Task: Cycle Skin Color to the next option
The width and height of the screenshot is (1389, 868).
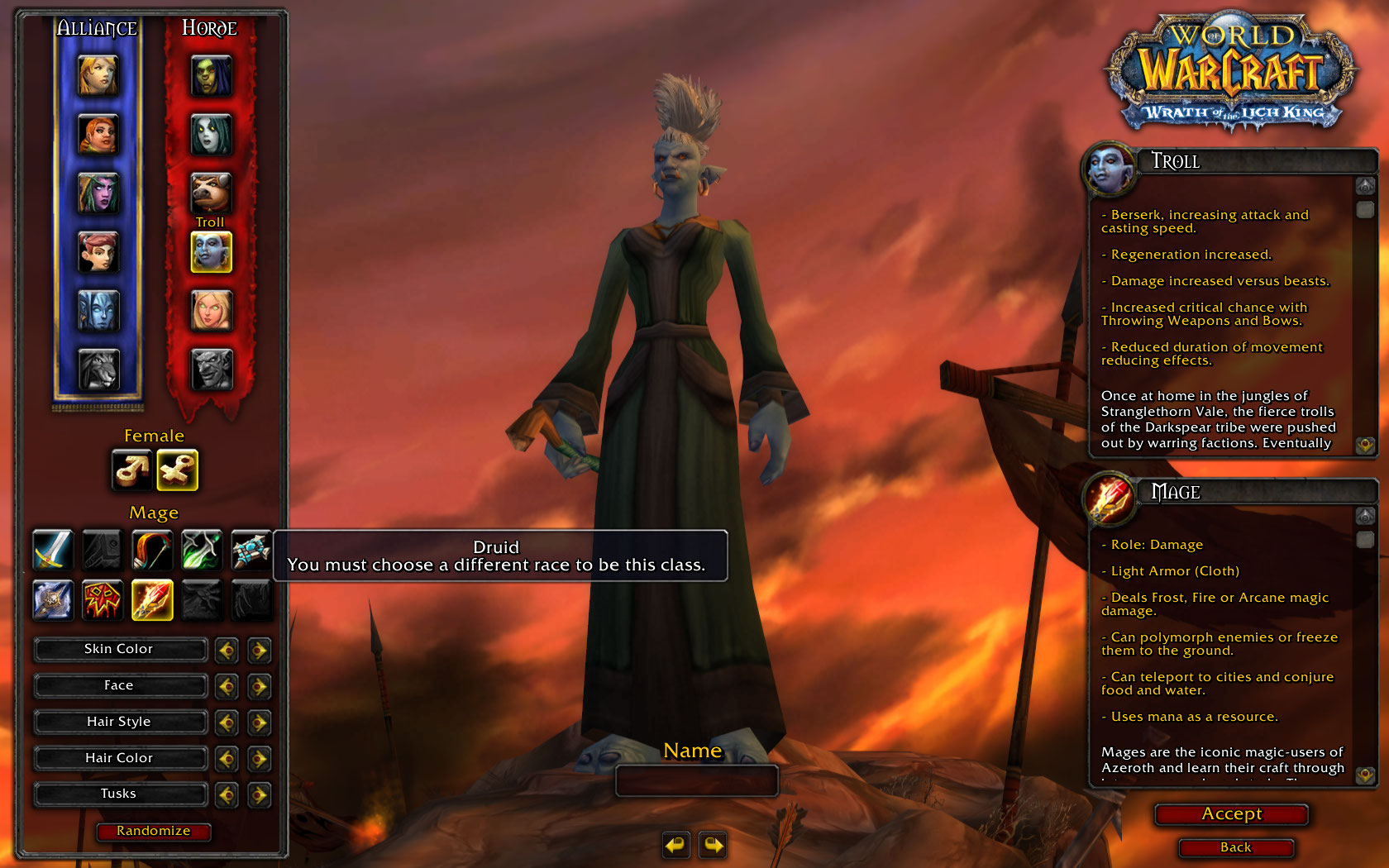Action: [x=259, y=651]
